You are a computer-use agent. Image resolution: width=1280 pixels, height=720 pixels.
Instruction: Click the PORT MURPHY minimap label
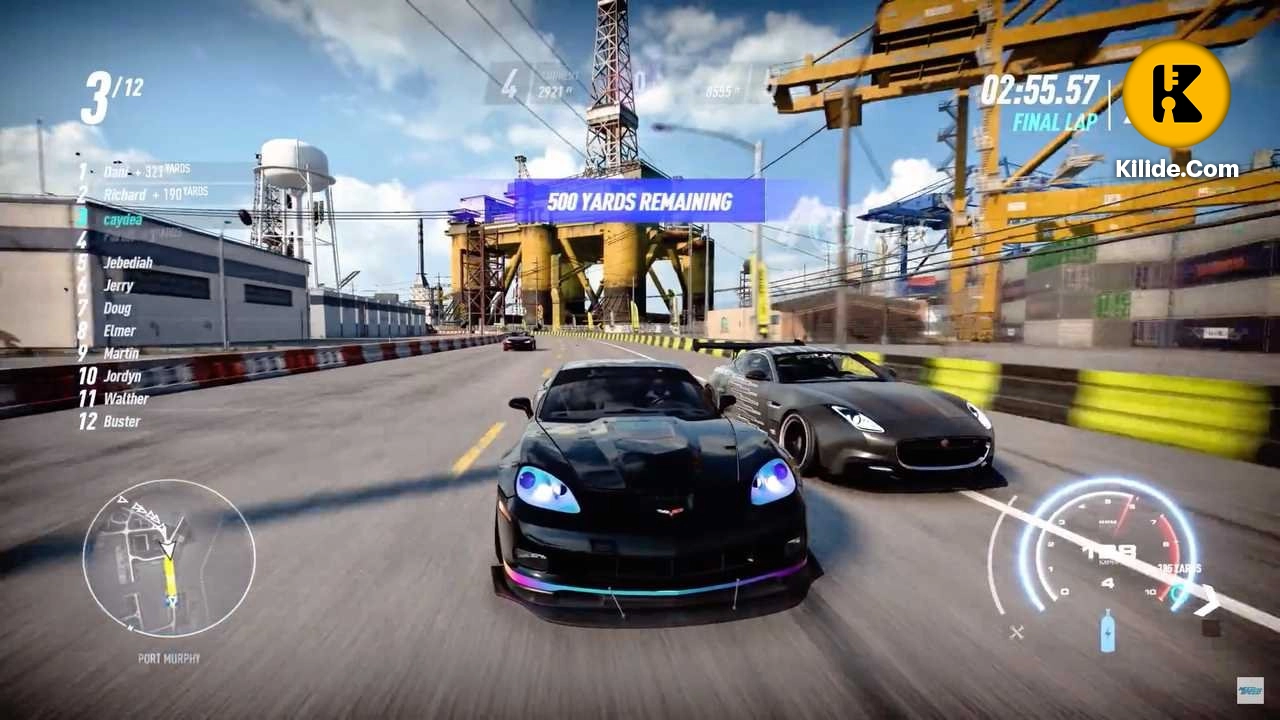click(169, 657)
